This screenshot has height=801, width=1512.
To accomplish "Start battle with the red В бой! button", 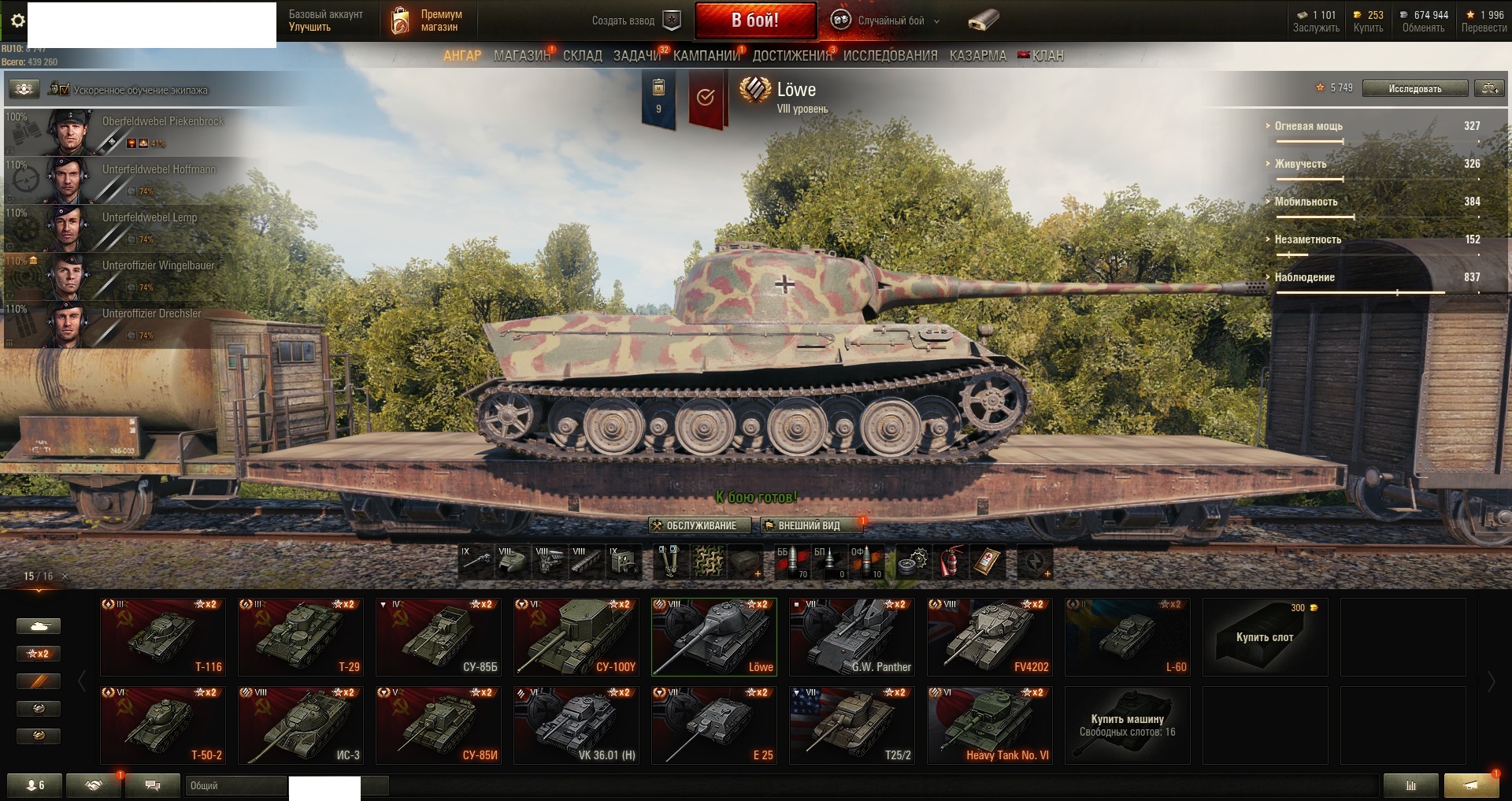I will [754, 20].
